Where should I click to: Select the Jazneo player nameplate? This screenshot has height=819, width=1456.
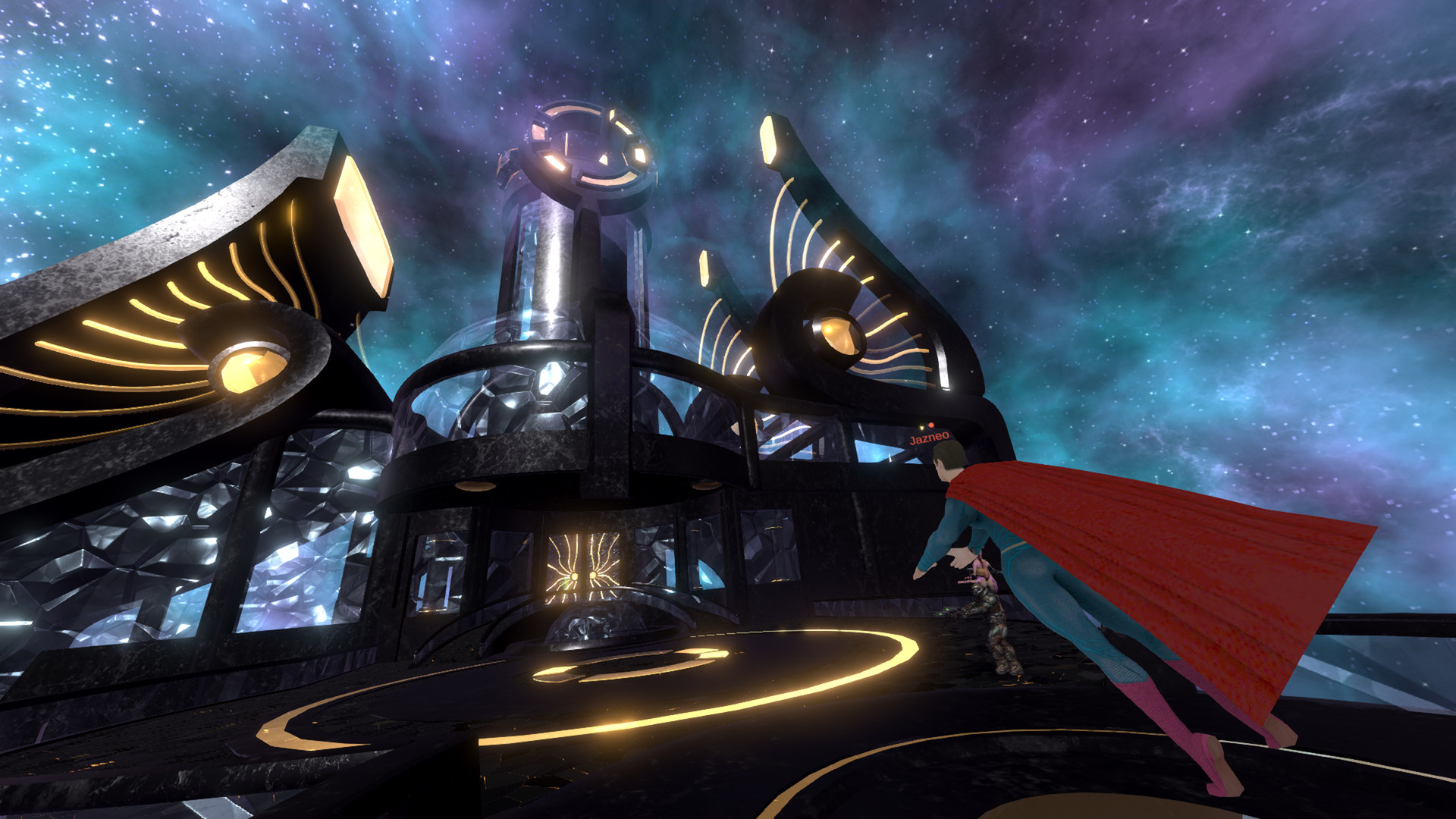[x=929, y=438]
